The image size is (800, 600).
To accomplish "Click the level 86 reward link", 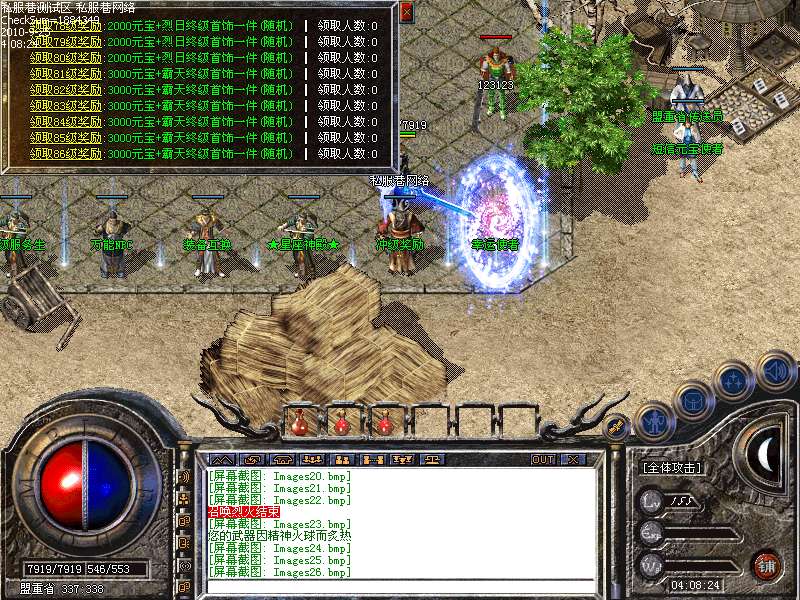I will [66, 154].
